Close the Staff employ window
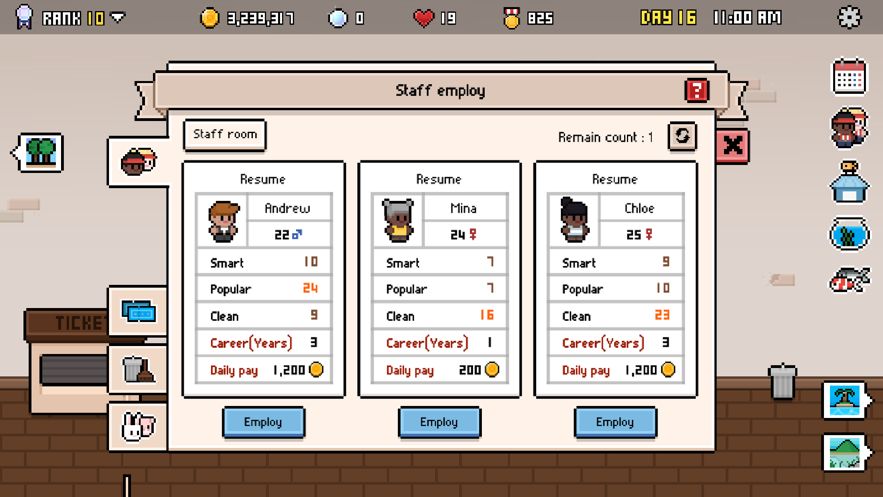This screenshot has height=497, width=883. click(x=733, y=146)
